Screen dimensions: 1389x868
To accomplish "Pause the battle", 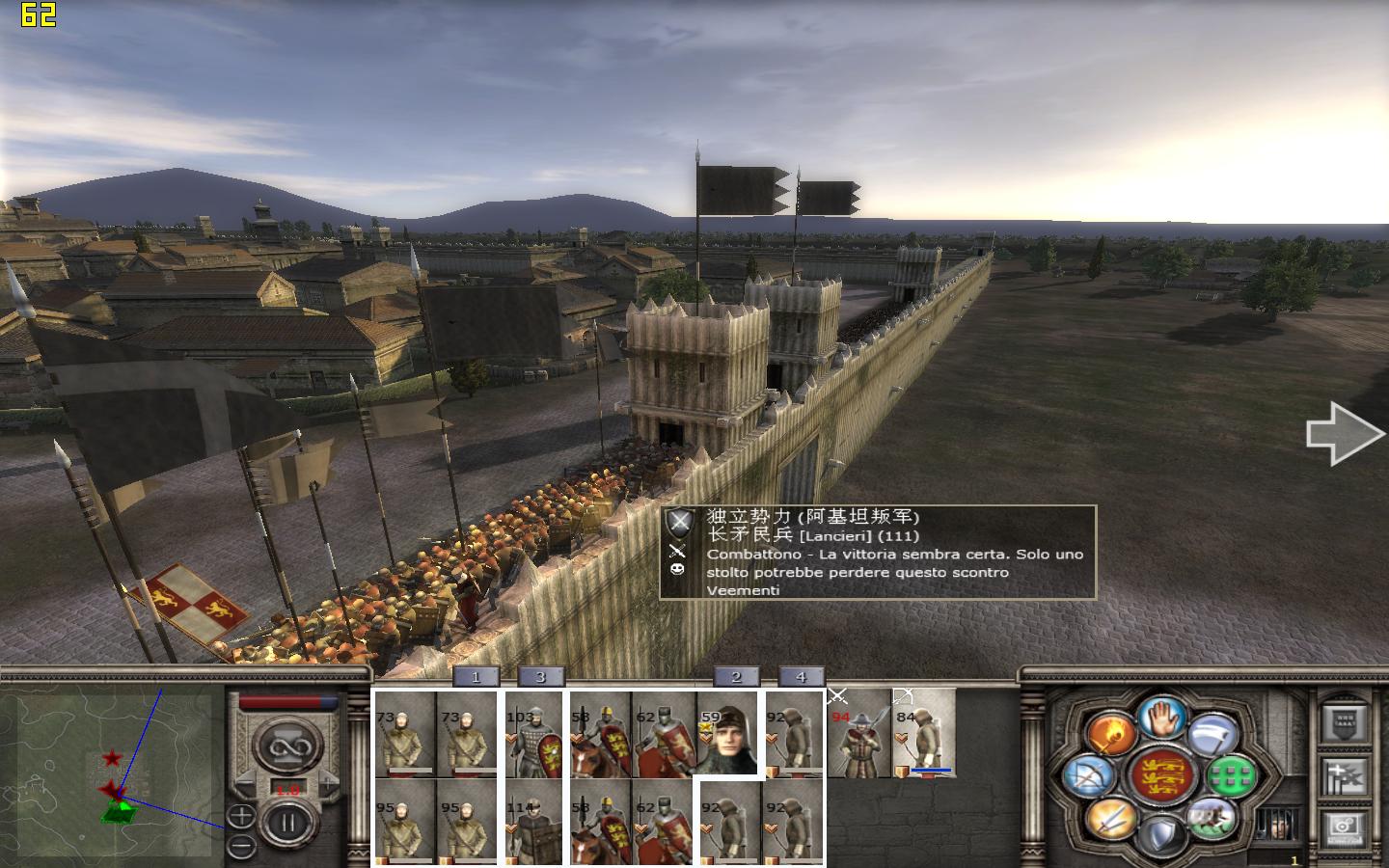I will pyautogui.click(x=286, y=823).
